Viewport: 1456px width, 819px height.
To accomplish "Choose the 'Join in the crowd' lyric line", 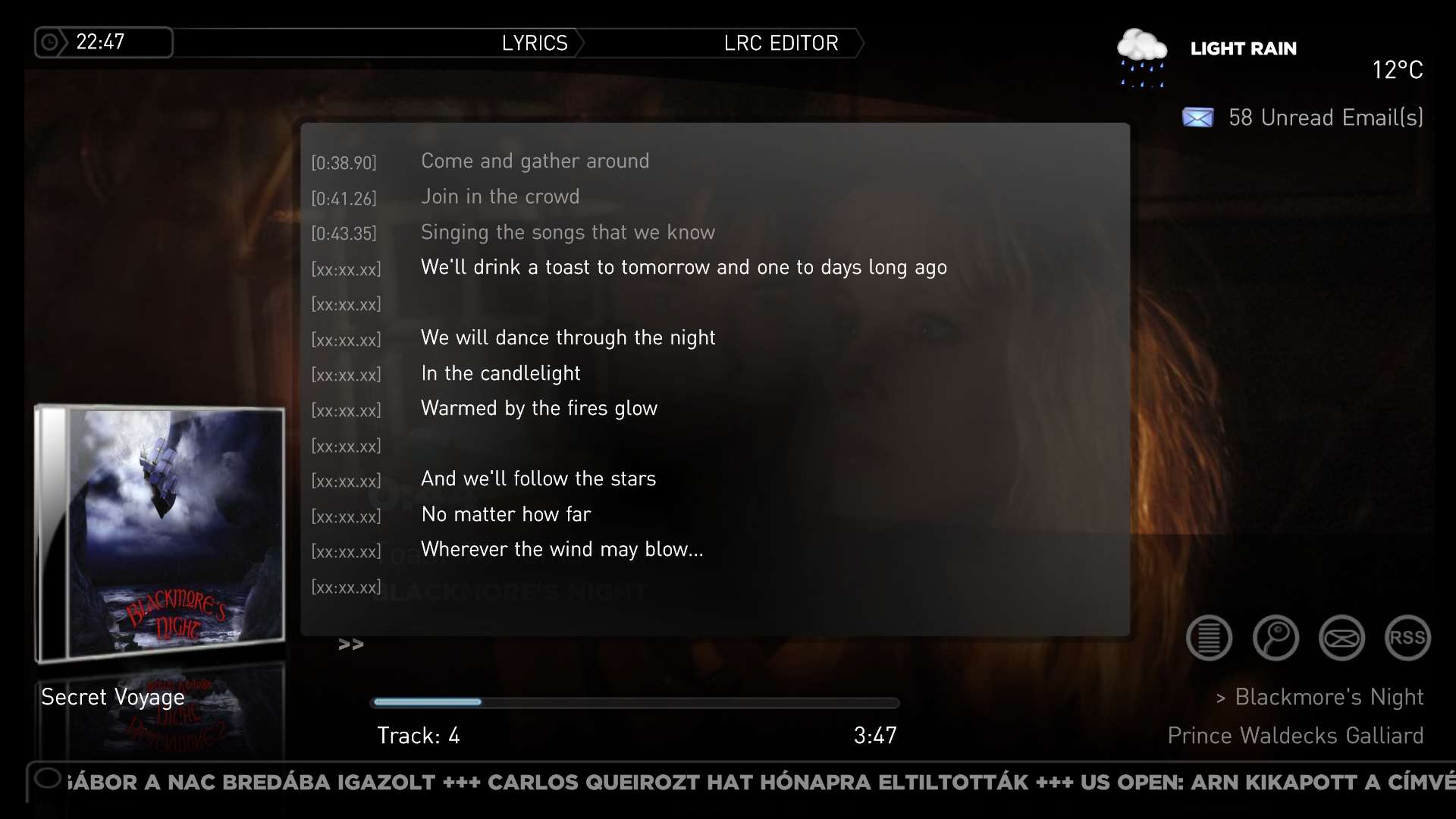I will point(500,197).
